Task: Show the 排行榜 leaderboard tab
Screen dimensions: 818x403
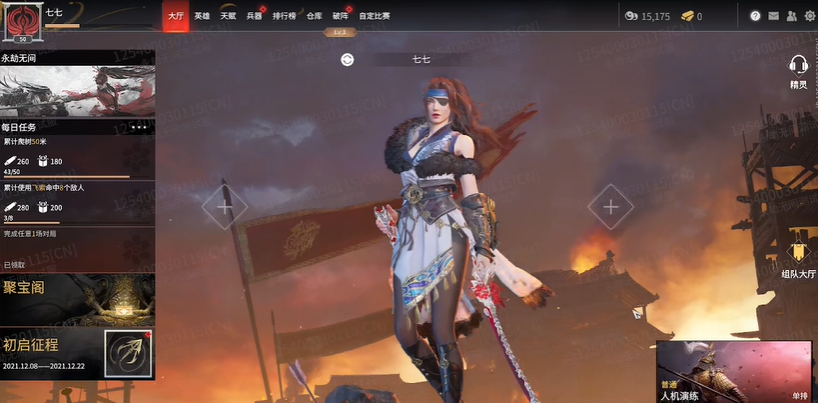Action: (x=284, y=16)
